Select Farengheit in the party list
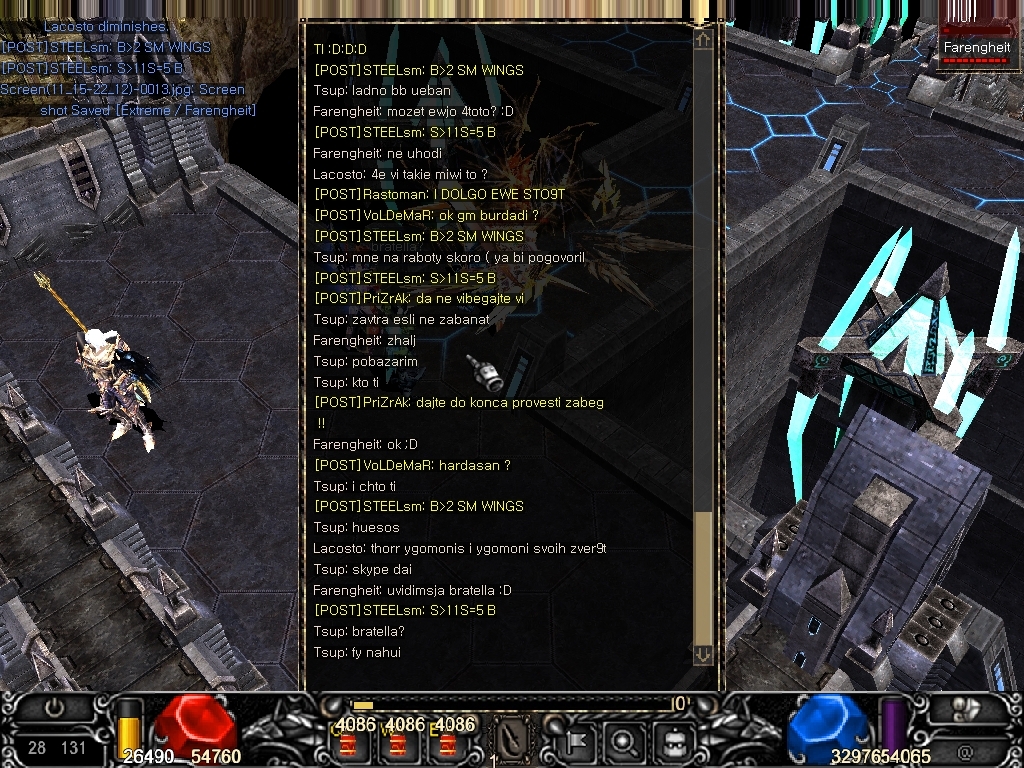This screenshot has height=768, width=1024. [x=977, y=48]
